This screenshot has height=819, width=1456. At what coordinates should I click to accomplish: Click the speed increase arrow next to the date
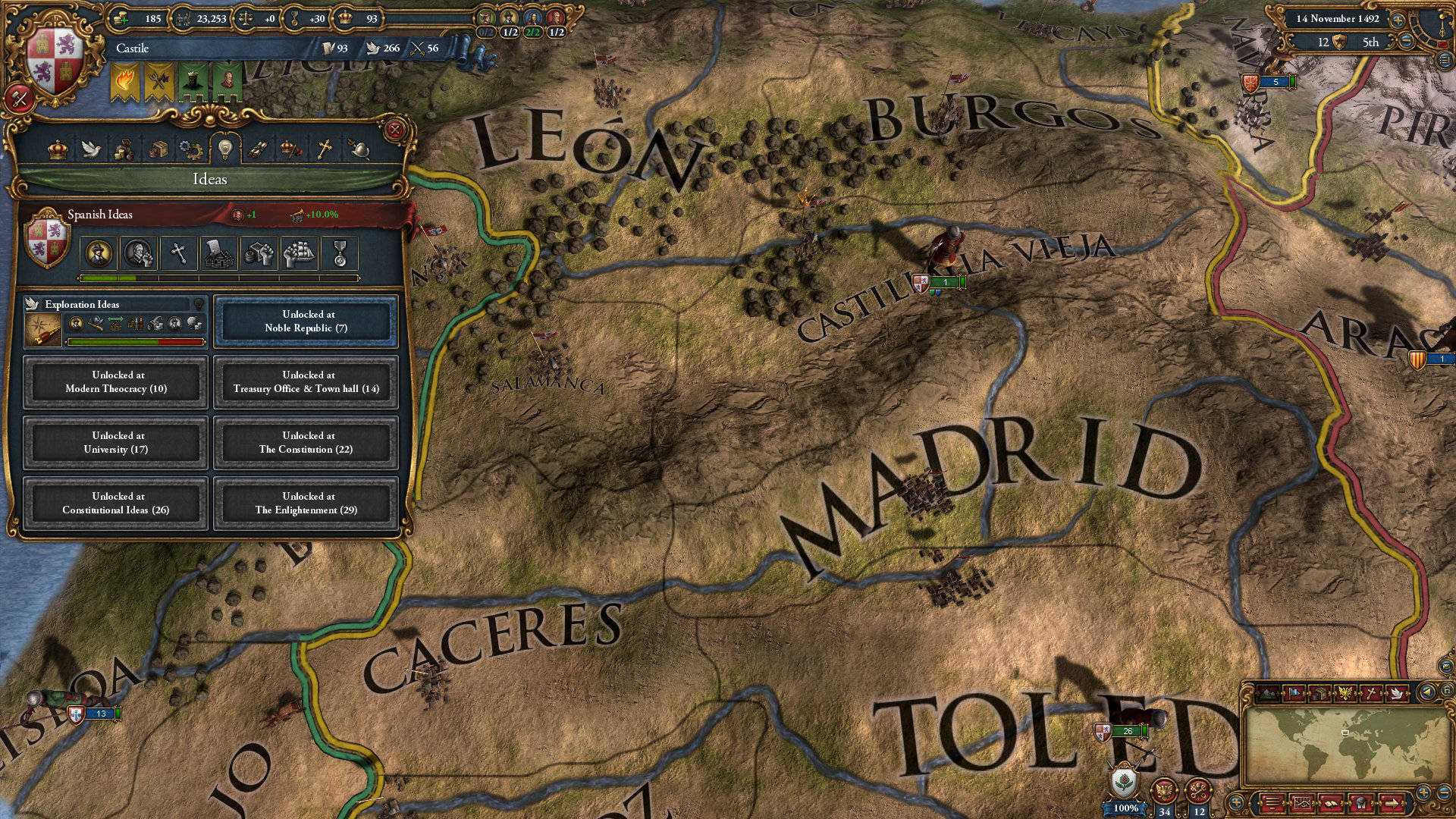pos(1398,20)
